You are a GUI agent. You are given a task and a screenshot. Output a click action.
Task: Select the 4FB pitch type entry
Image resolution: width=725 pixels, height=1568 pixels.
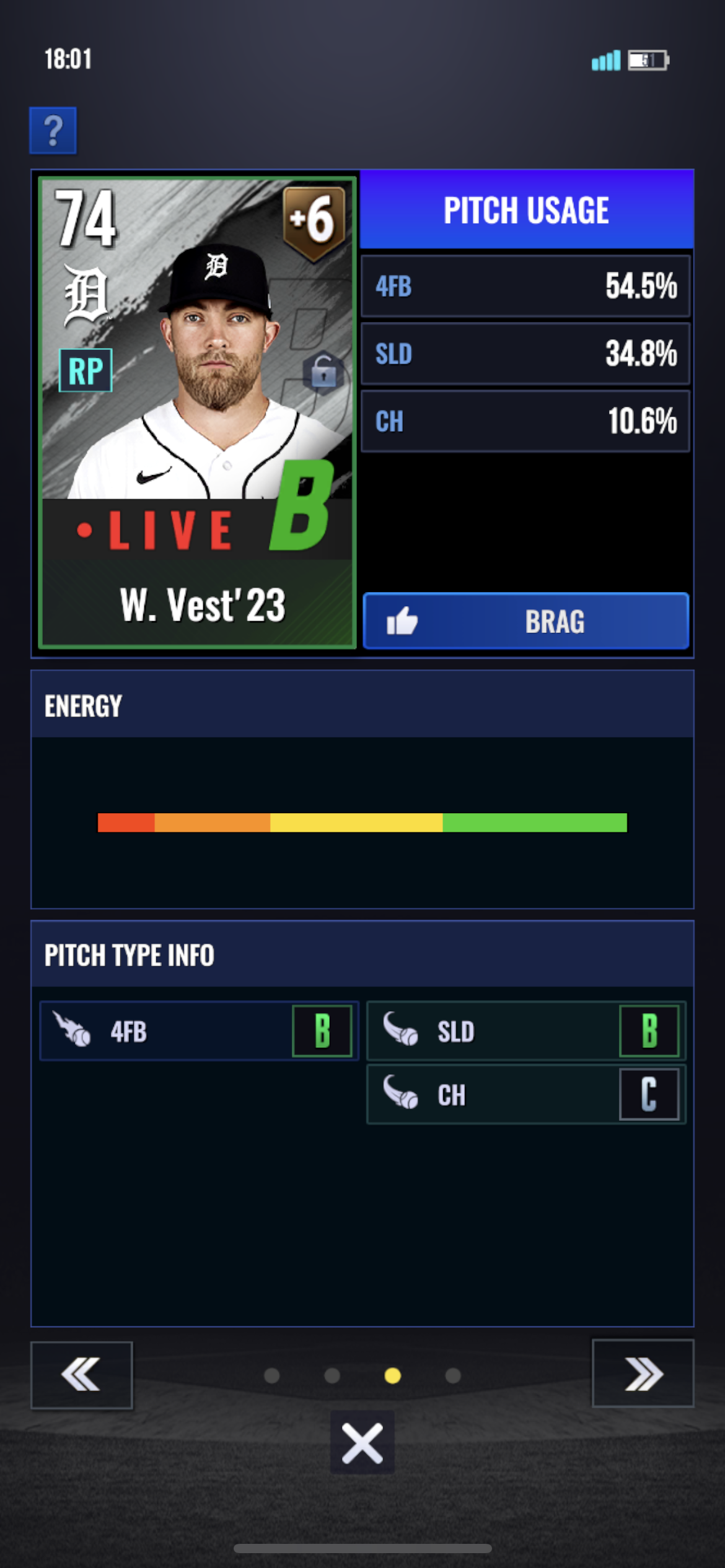tap(198, 1031)
